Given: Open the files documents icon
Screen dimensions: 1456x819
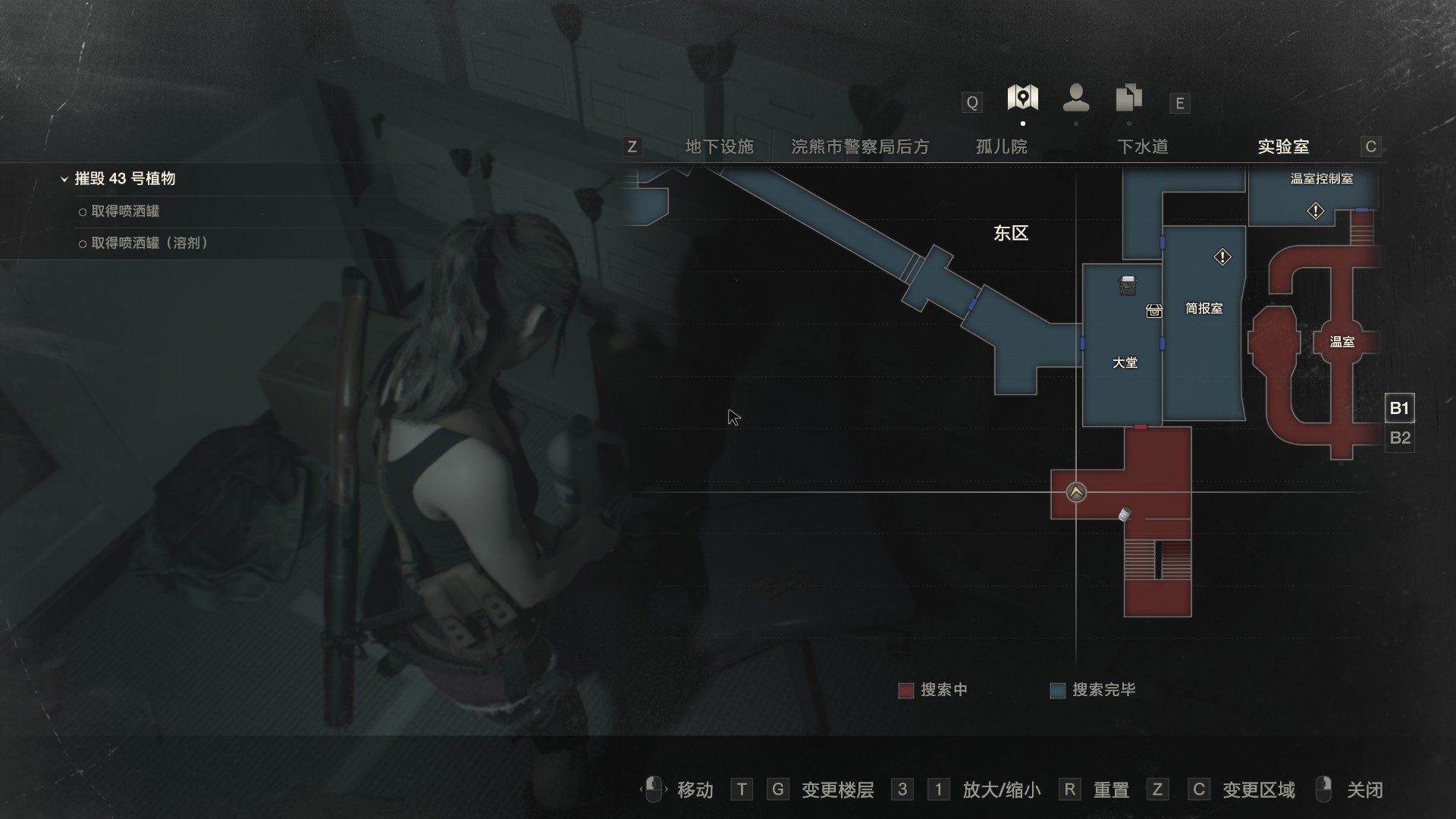Looking at the screenshot, I should [x=1129, y=99].
